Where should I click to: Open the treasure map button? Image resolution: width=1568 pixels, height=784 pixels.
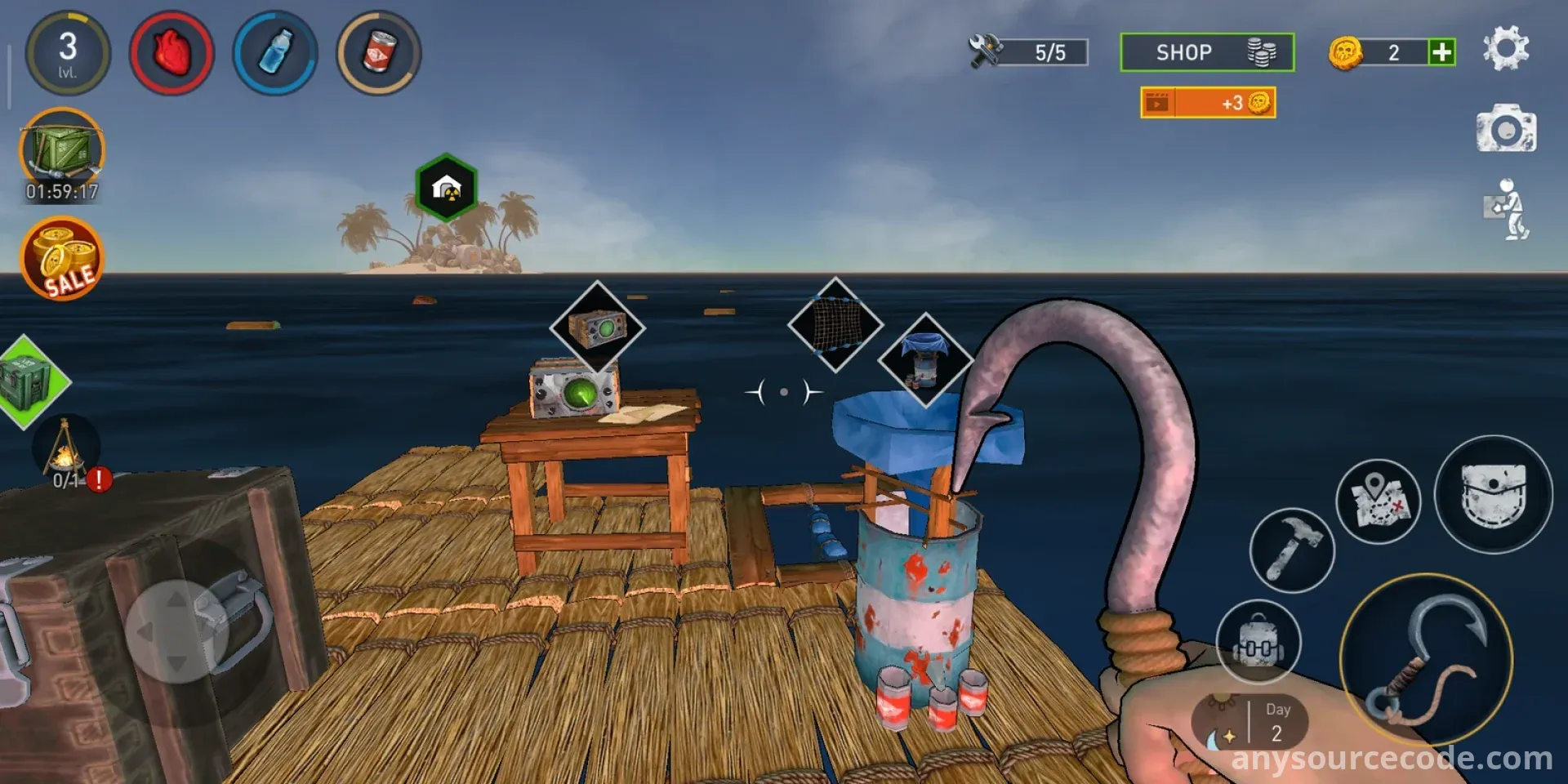(1378, 501)
